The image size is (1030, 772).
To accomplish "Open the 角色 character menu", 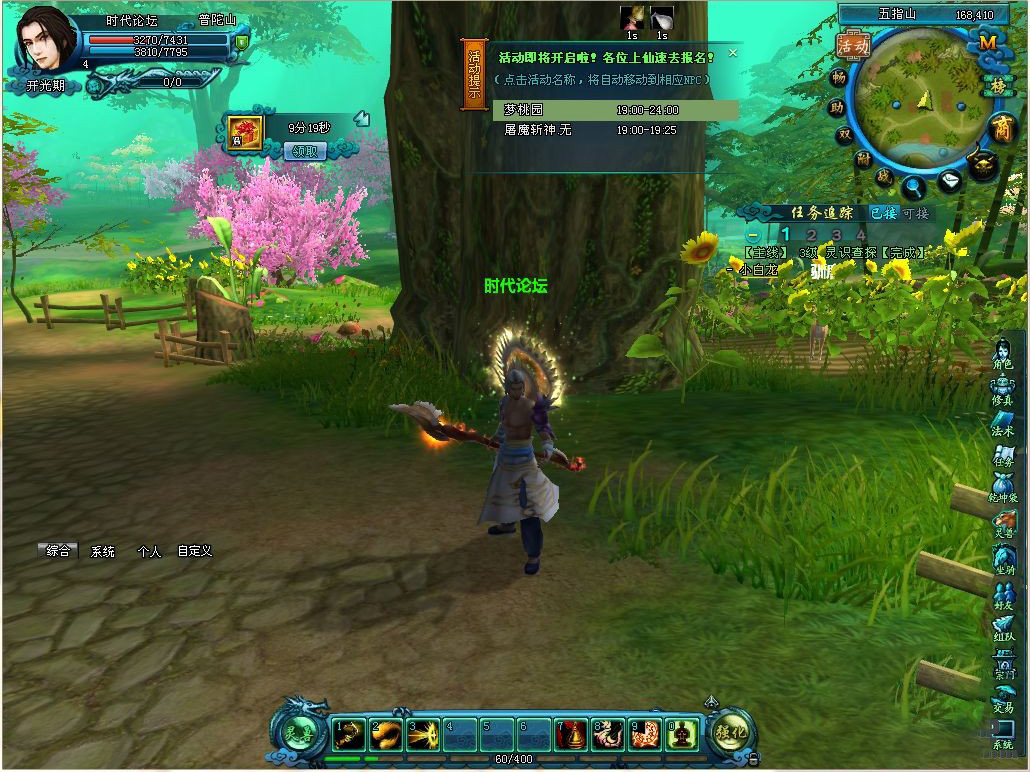I will click(x=1003, y=355).
